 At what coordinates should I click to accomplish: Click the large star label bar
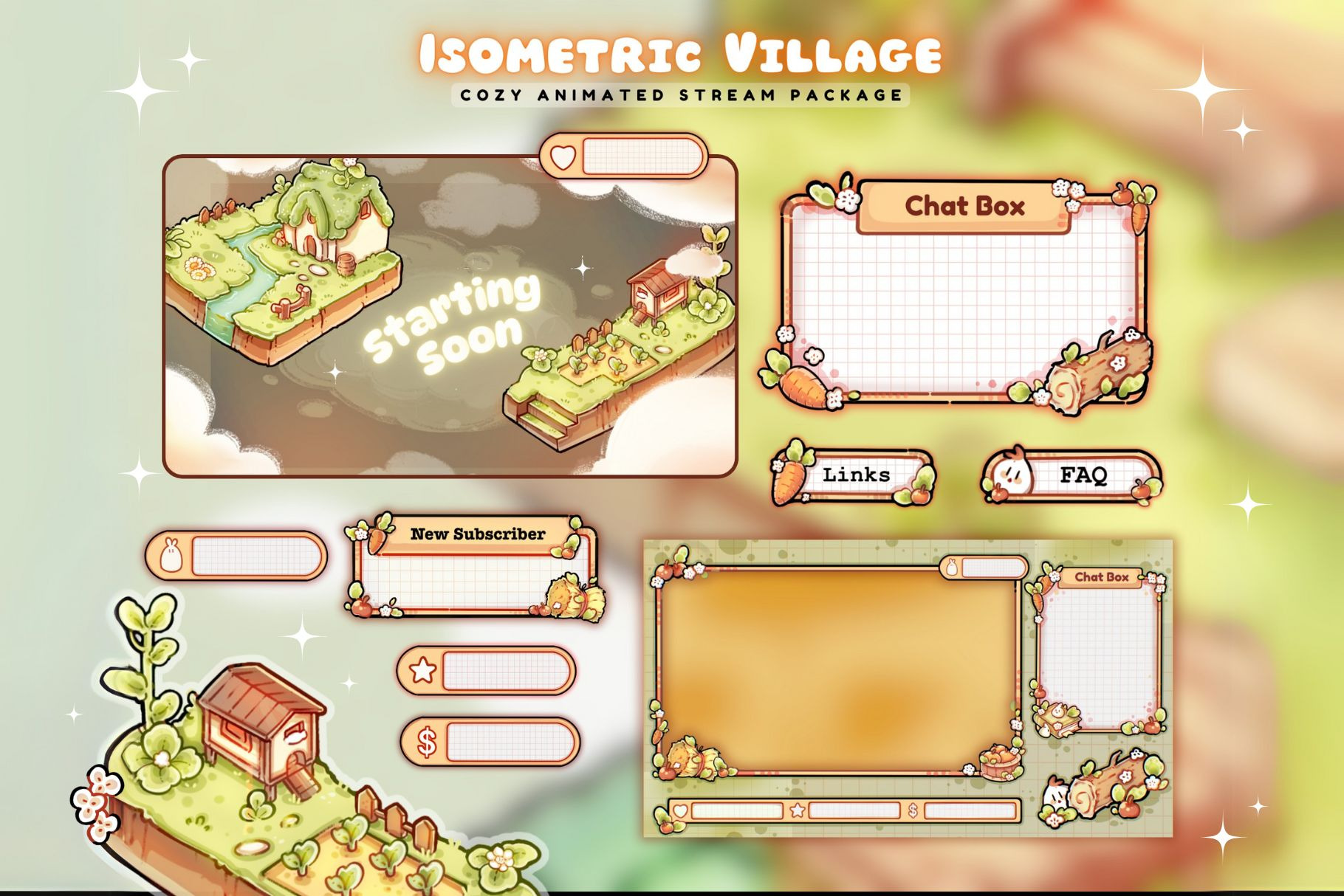[x=486, y=671]
